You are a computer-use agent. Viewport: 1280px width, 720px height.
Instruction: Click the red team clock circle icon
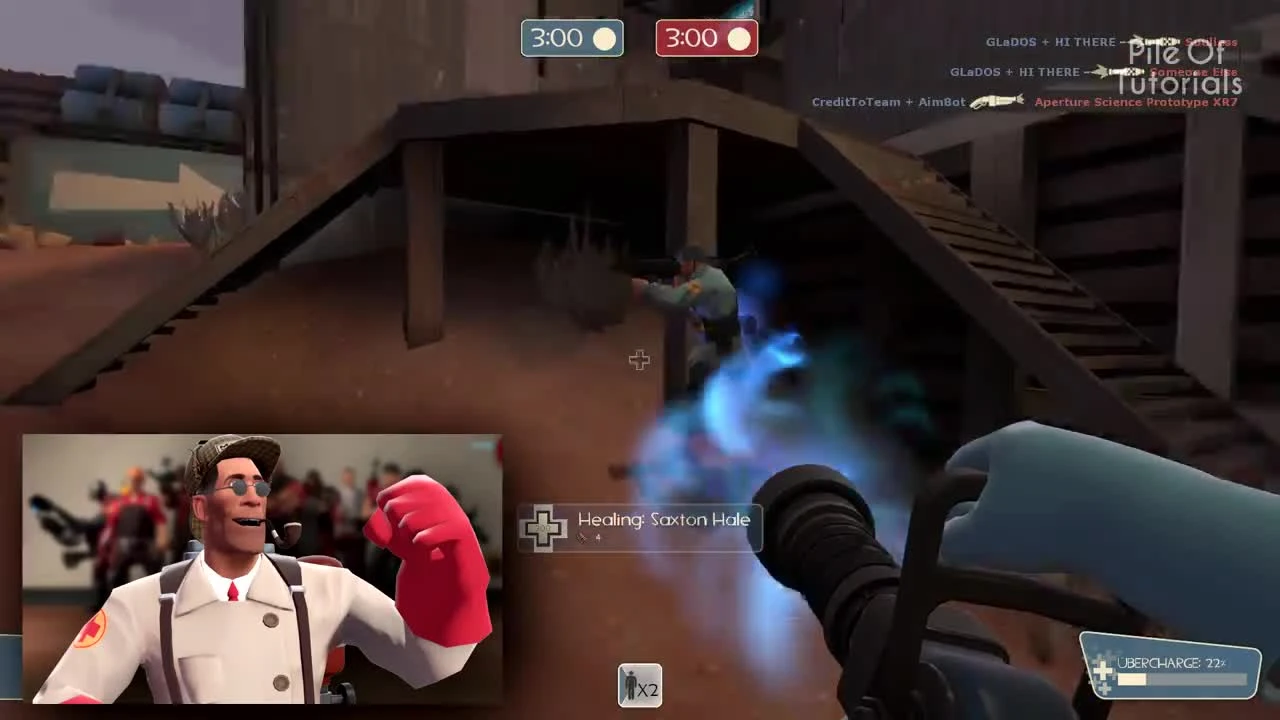(x=739, y=38)
